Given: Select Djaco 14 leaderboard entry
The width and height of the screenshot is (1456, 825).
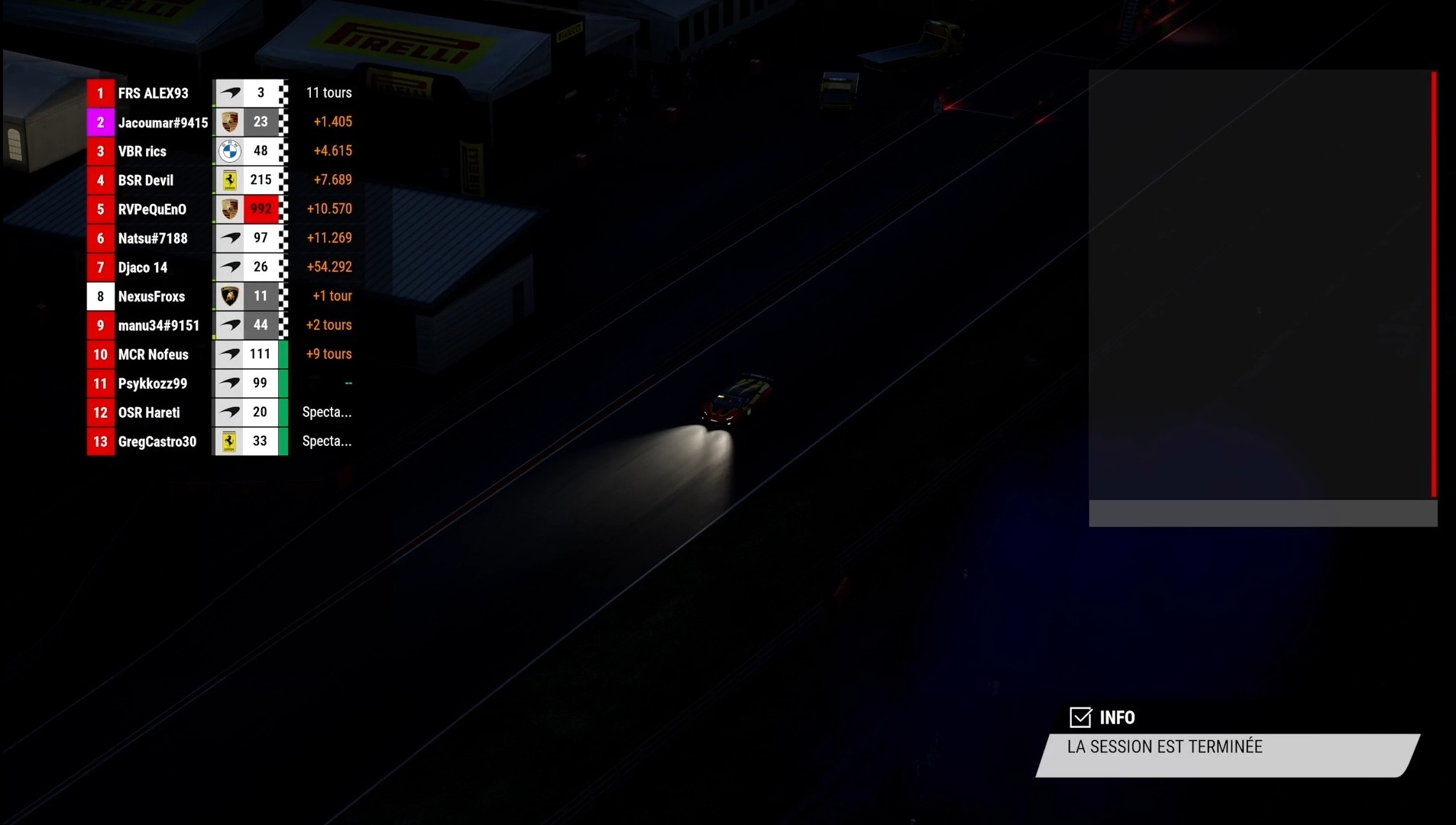Looking at the screenshot, I should 143,267.
